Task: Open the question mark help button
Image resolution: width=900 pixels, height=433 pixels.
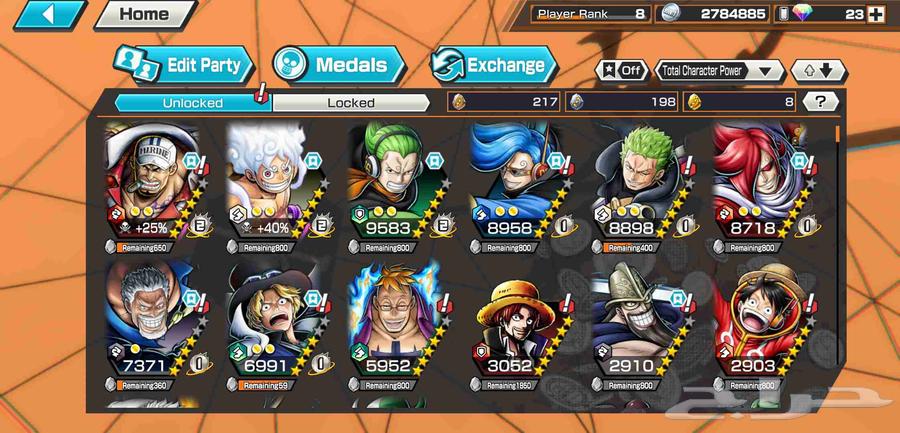Action: point(820,101)
